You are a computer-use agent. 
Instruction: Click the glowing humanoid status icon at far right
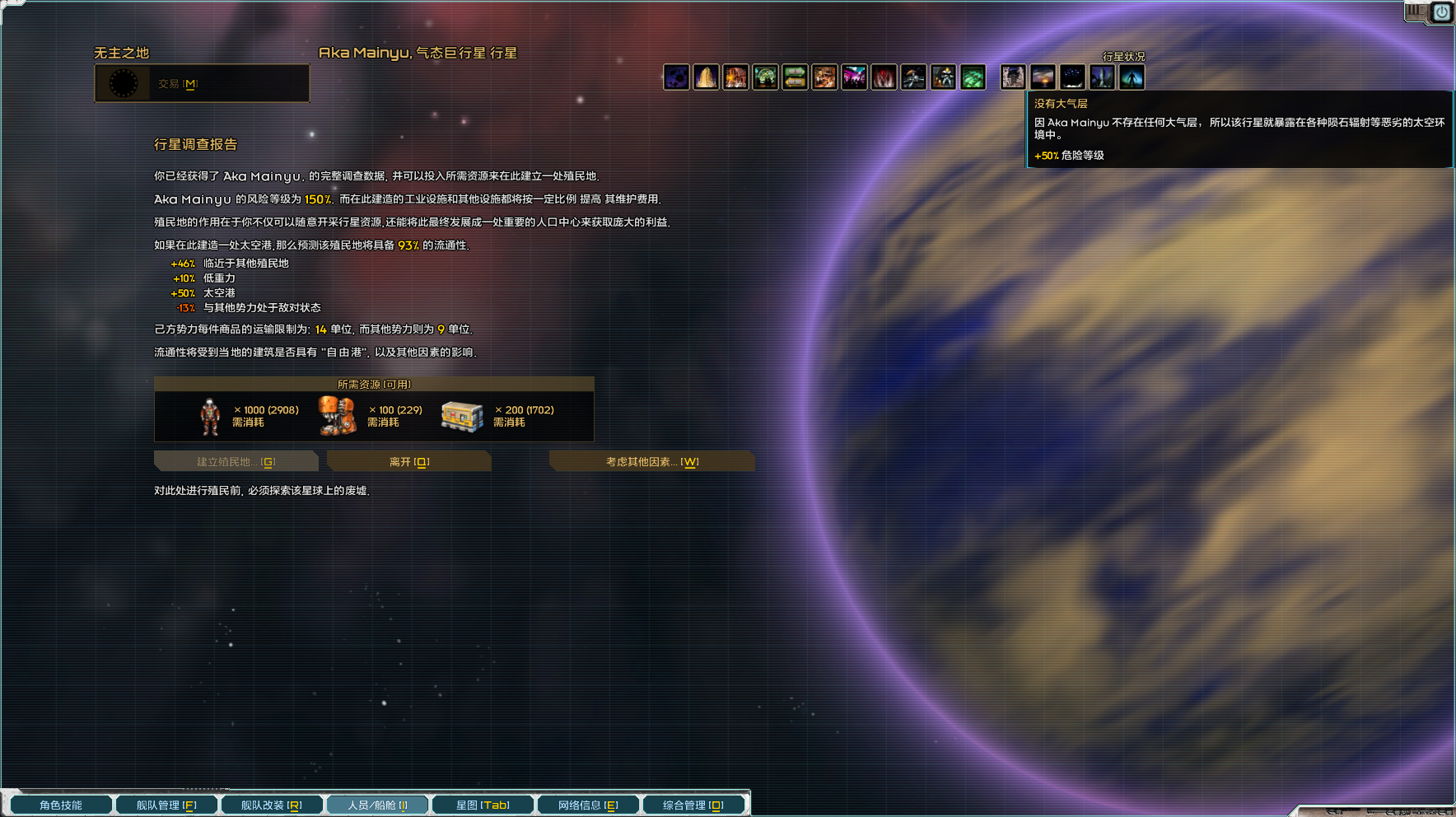[1132, 77]
